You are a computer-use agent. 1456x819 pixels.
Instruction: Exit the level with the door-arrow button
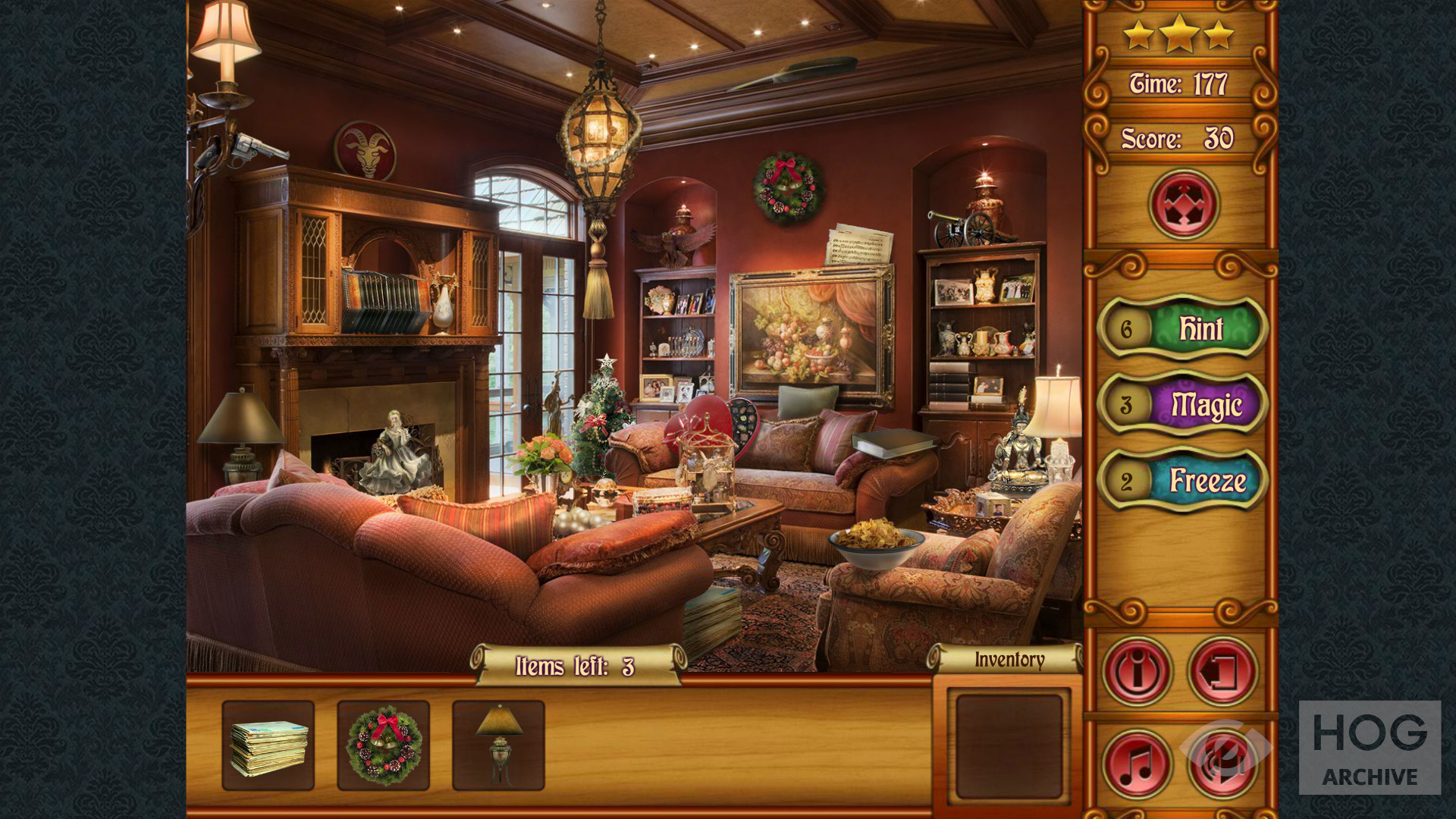(1222, 671)
